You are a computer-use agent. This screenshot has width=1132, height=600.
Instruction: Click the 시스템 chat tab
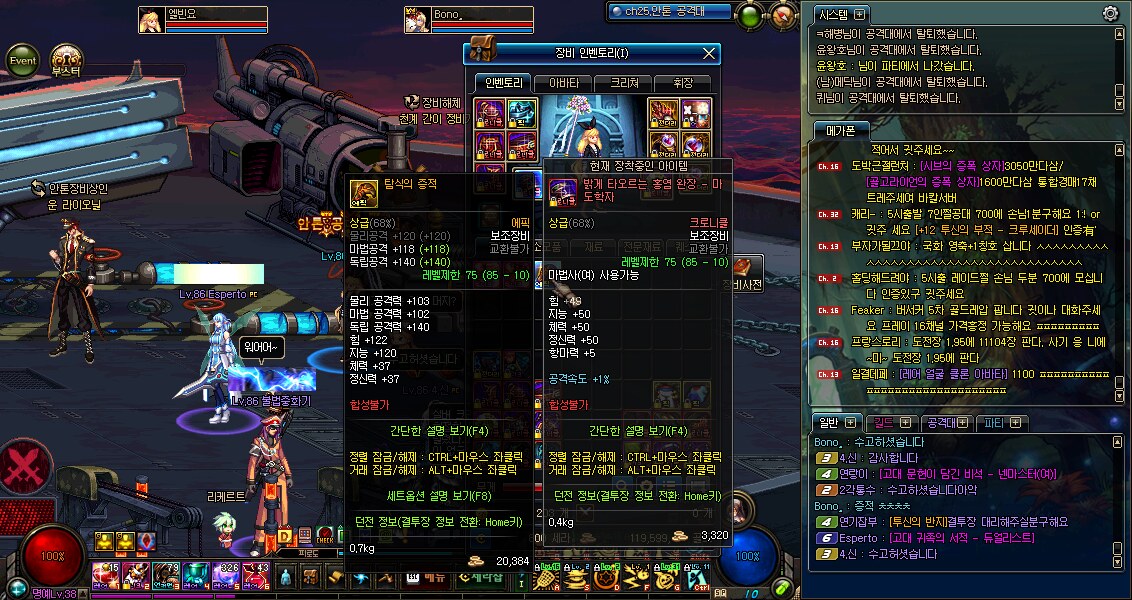(833, 14)
